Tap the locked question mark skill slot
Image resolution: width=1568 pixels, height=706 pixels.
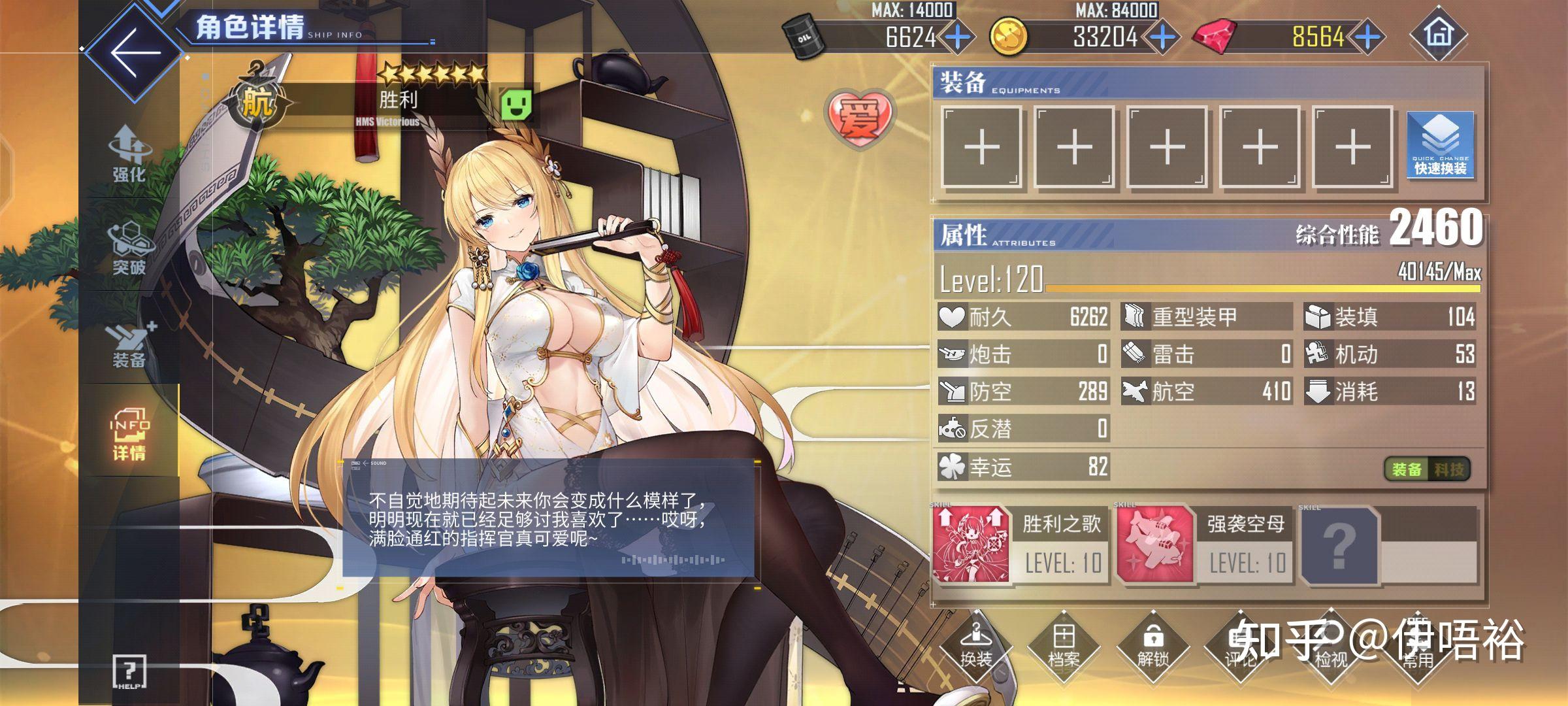(1339, 545)
